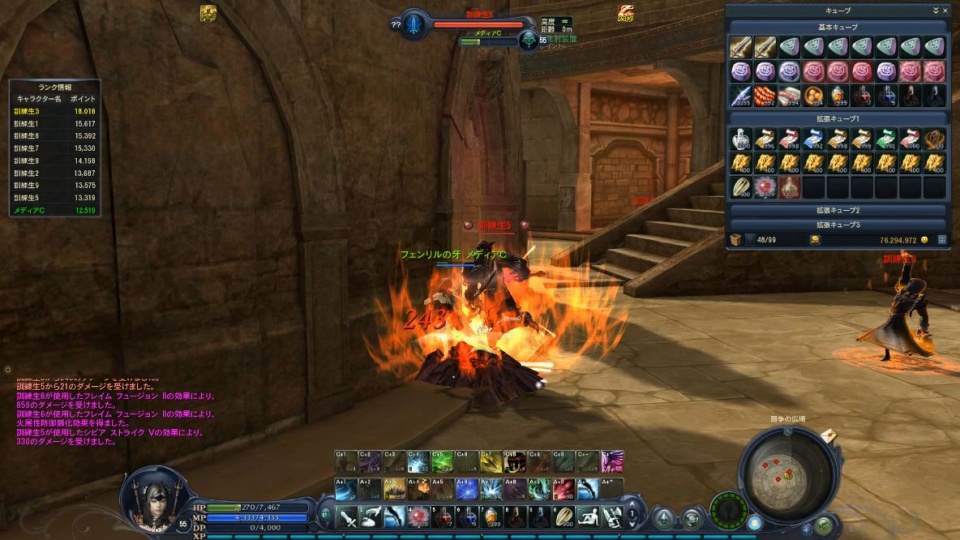Expand the 拡張キューブ3 section
This screenshot has width=960, height=540.
coord(838,225)
